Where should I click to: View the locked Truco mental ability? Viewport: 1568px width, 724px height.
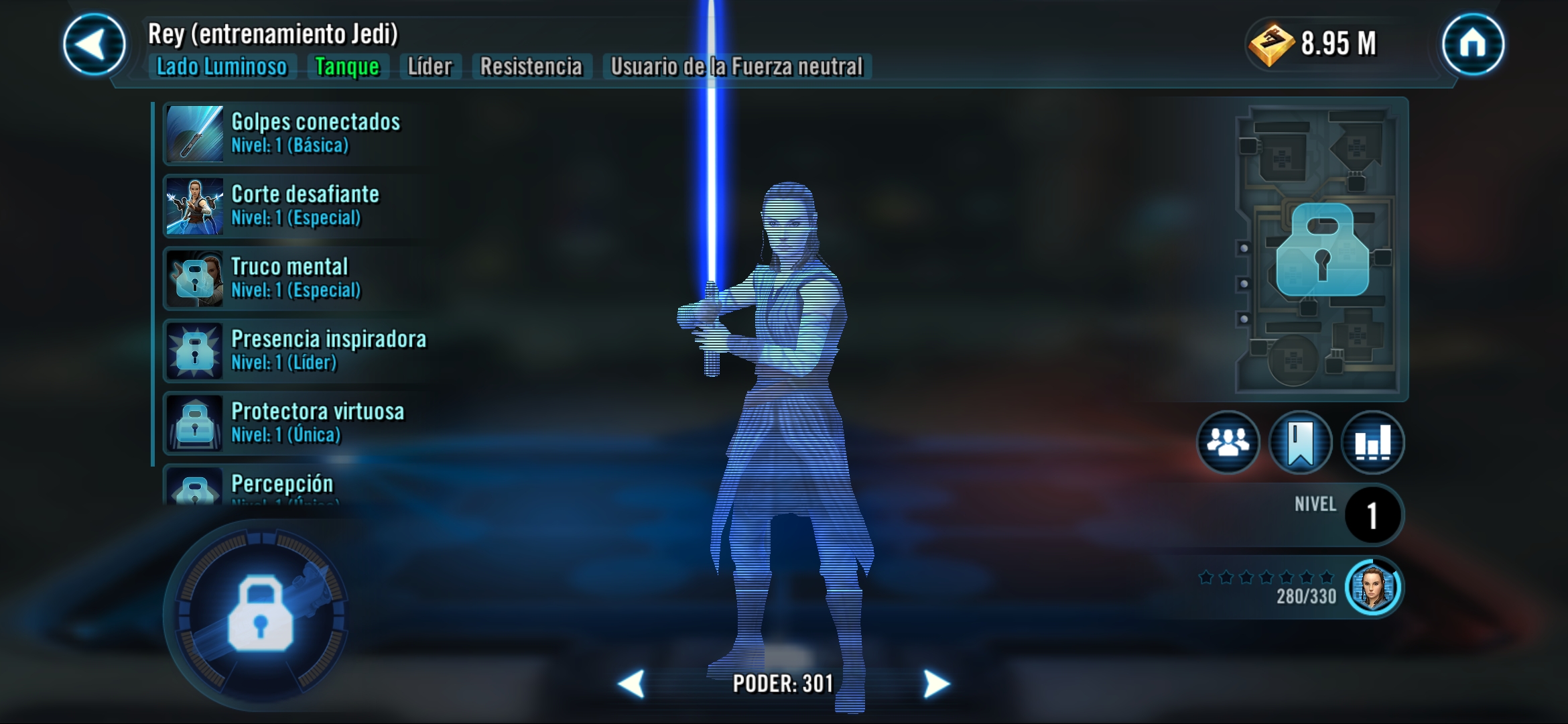pos(295,278)
